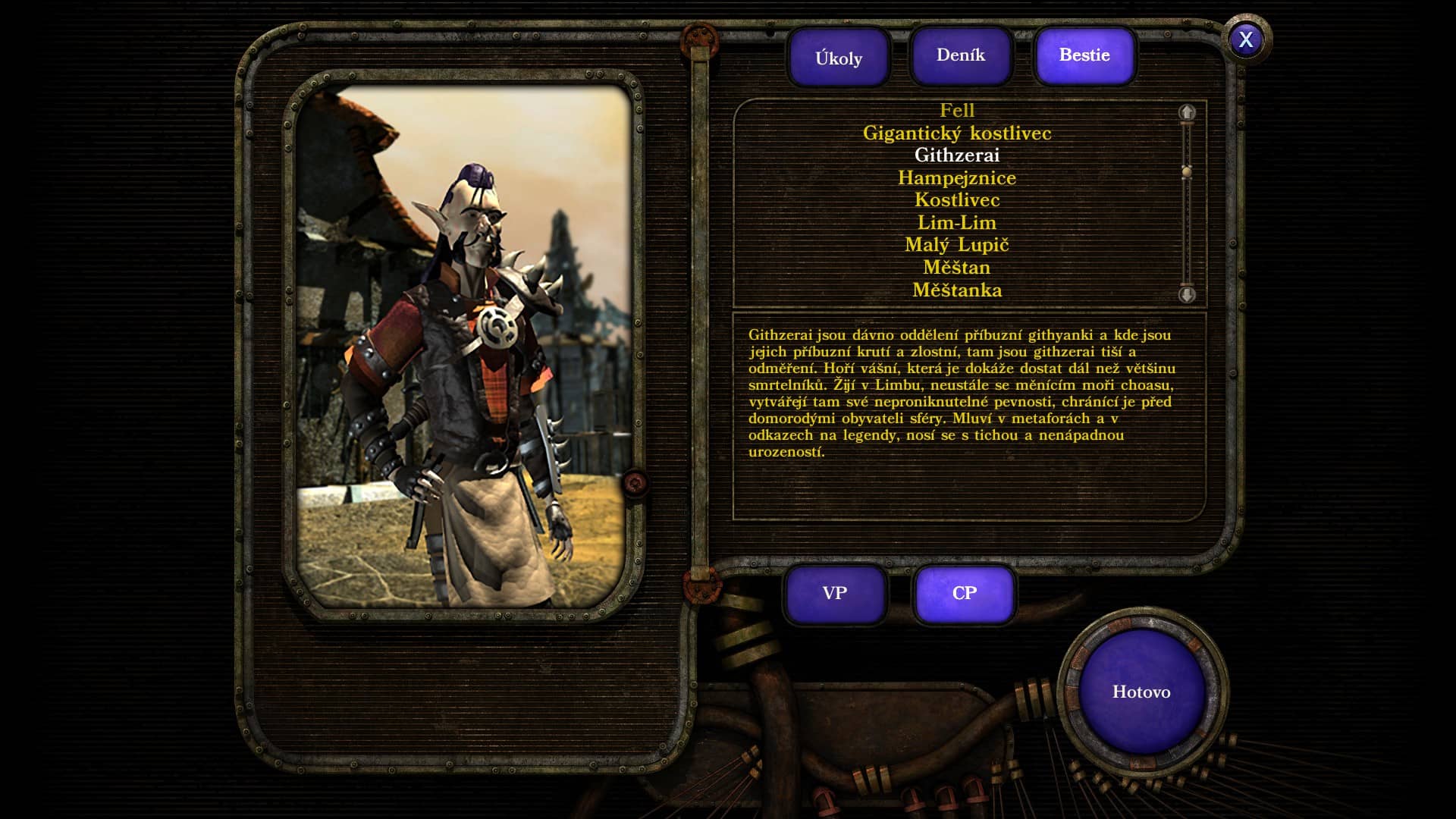Viewport: 1456px width, 819px height.
Task: Click the list's scroll down arrow
Action: tap(1187, 294)
